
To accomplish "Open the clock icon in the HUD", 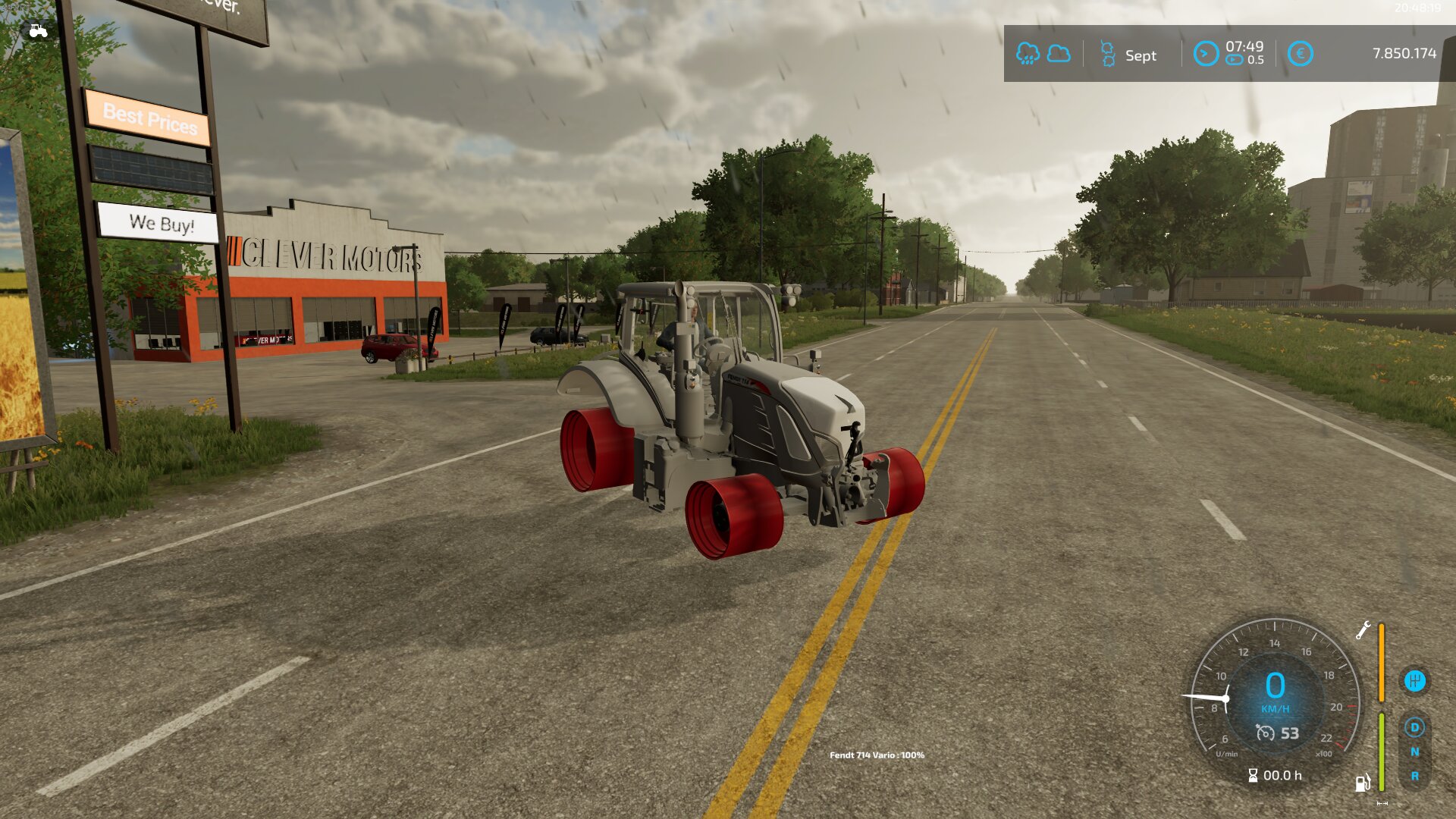I will [1205, 54].
